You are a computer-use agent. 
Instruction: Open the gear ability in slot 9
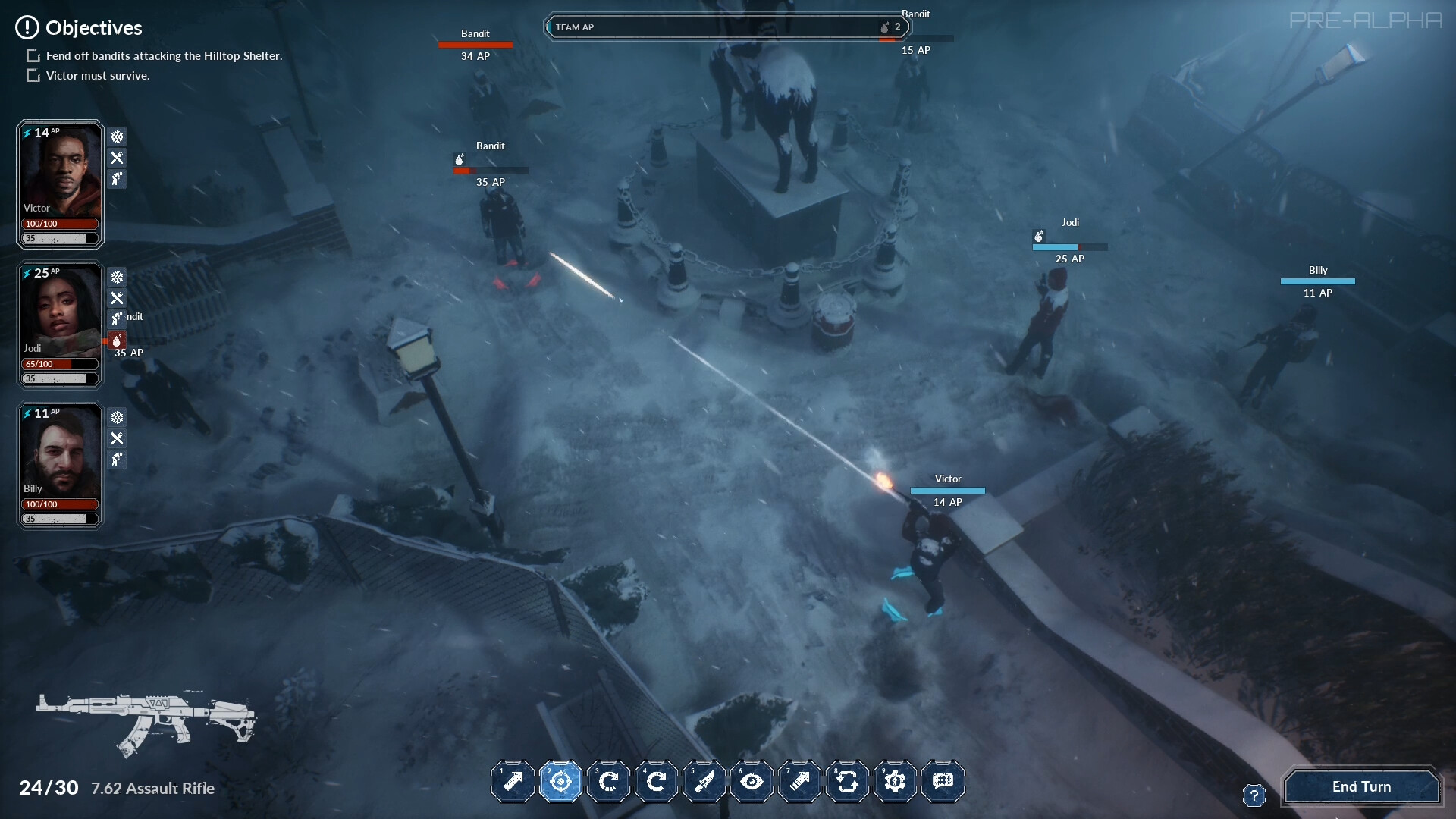pos(896,781)
